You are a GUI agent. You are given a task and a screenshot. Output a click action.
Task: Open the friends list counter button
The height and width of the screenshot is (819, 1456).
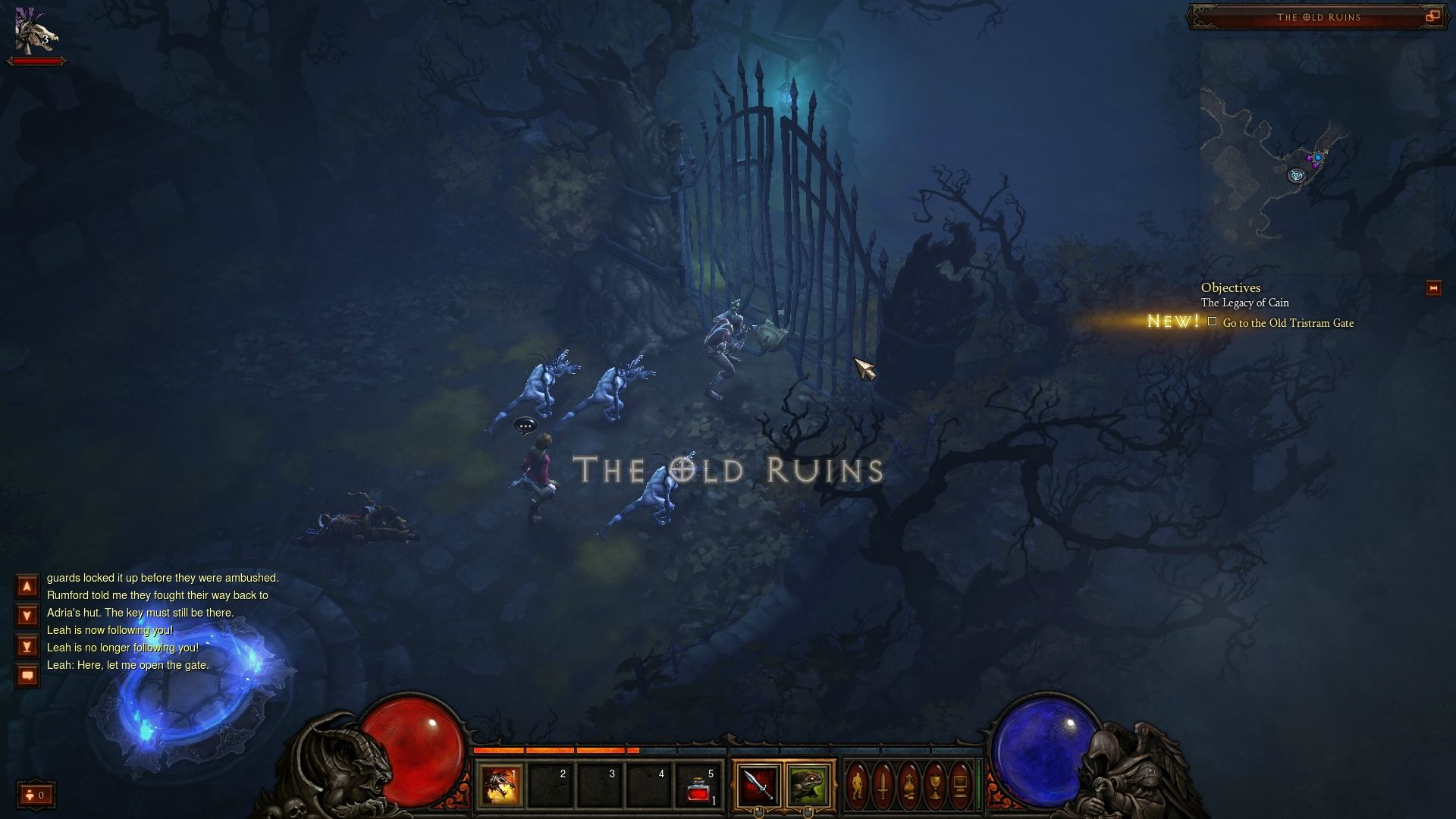click(x=36, y=795)
